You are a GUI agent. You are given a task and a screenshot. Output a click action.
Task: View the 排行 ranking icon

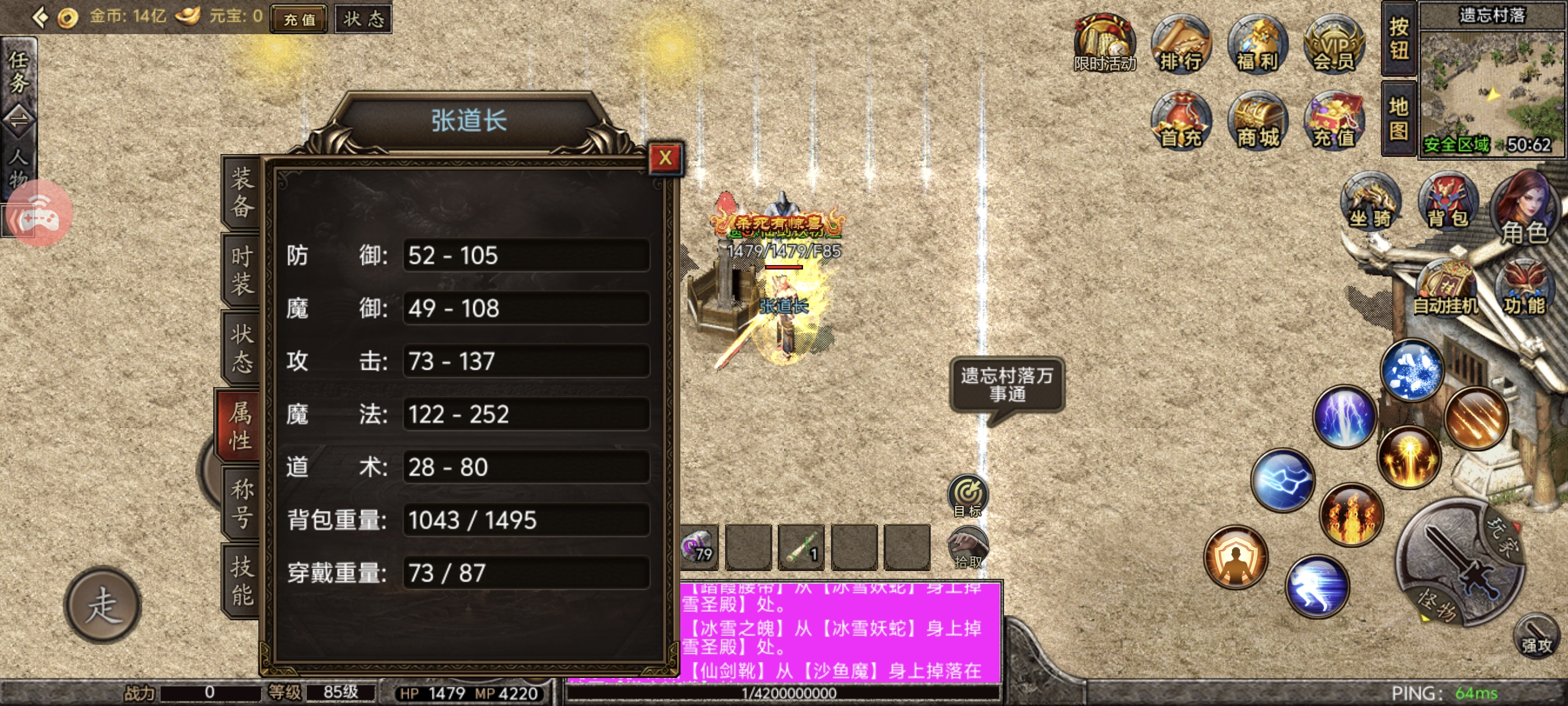(x=1180, y=44)
